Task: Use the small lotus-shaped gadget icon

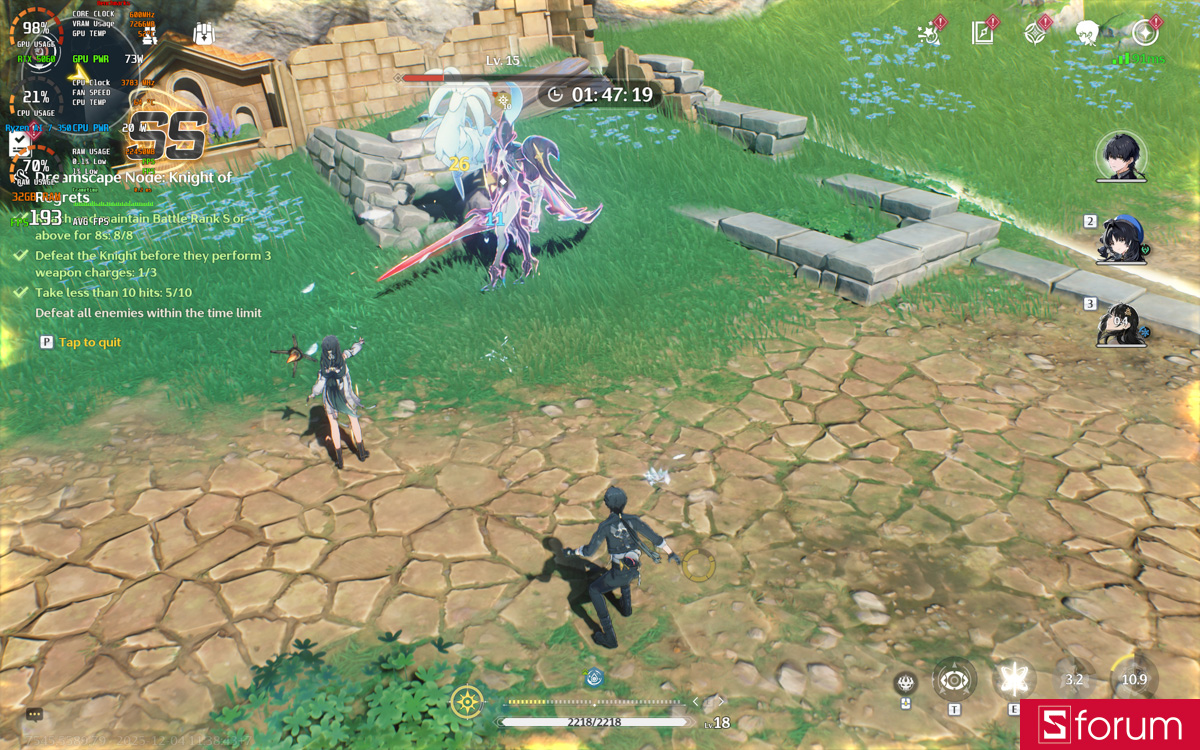Action: coord(906,684)
